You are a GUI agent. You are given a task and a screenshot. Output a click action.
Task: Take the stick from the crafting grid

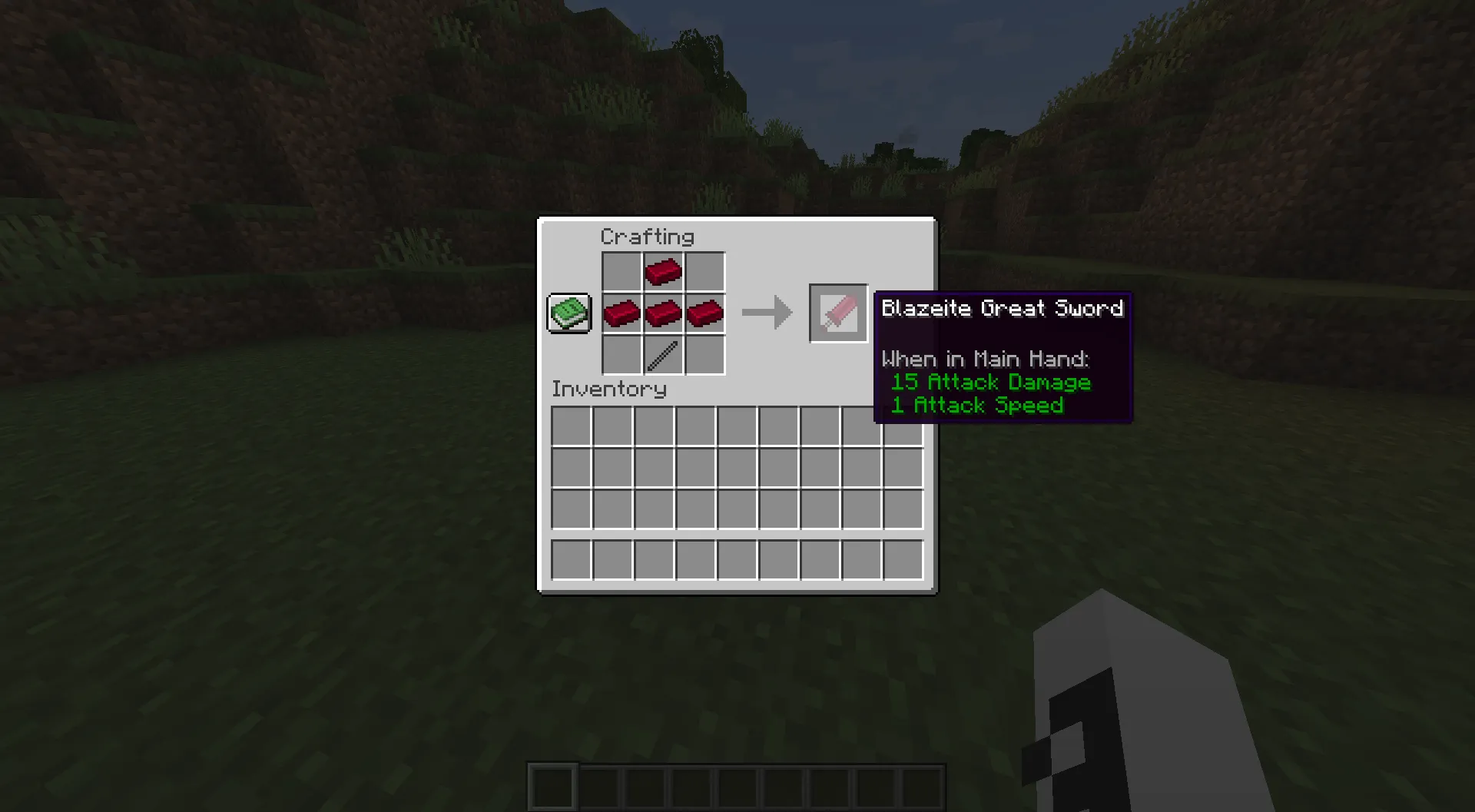click(663, 354)
